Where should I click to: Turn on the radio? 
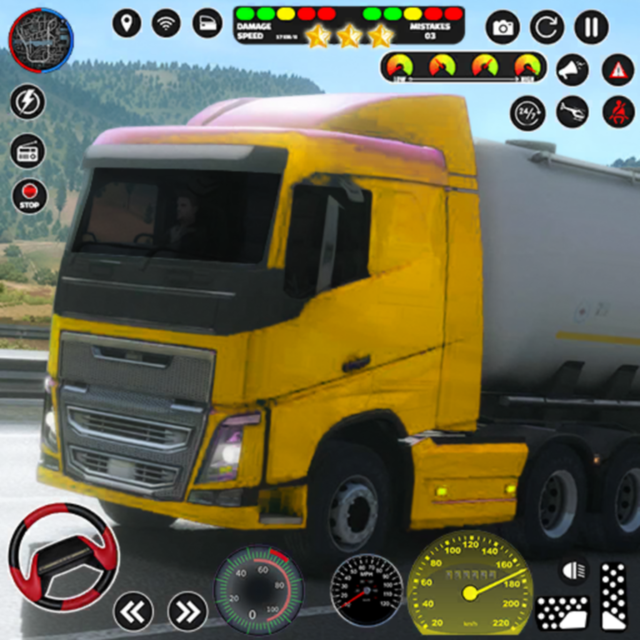point(28,150)
